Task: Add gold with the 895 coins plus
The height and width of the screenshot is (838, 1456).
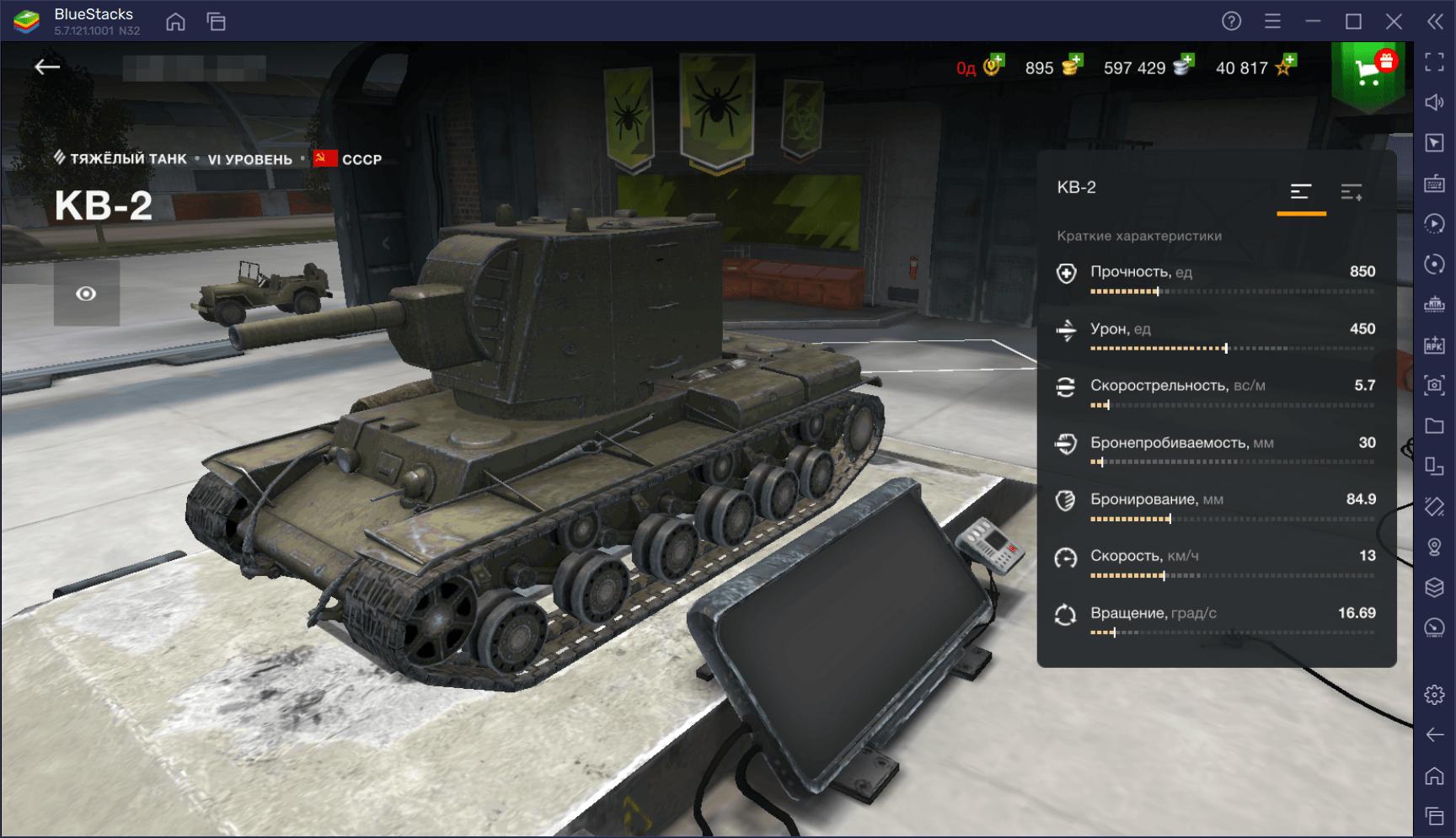Action: (x=1072, y=66)
